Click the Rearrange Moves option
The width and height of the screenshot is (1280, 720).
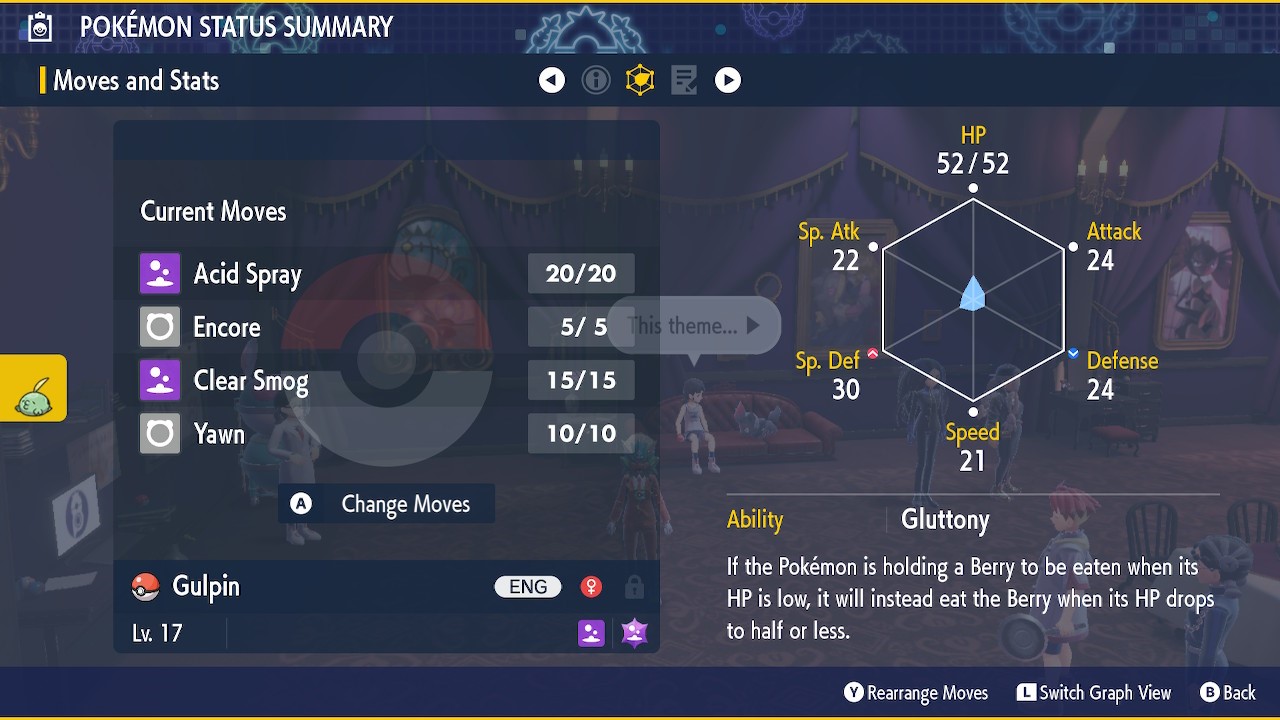(x=916, y=693)
